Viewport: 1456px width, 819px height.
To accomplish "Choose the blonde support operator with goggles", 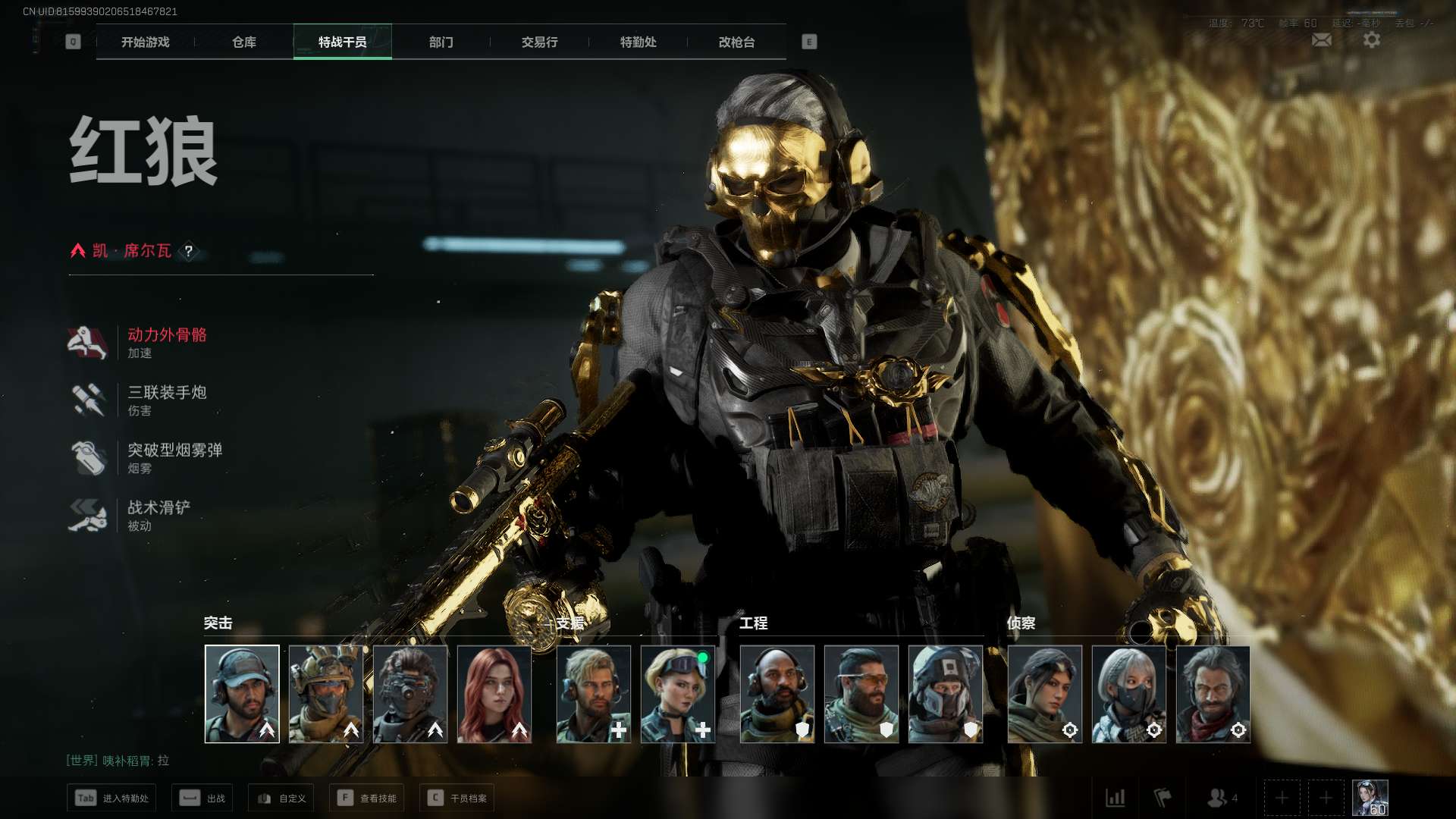I will [x=678, y=694].
